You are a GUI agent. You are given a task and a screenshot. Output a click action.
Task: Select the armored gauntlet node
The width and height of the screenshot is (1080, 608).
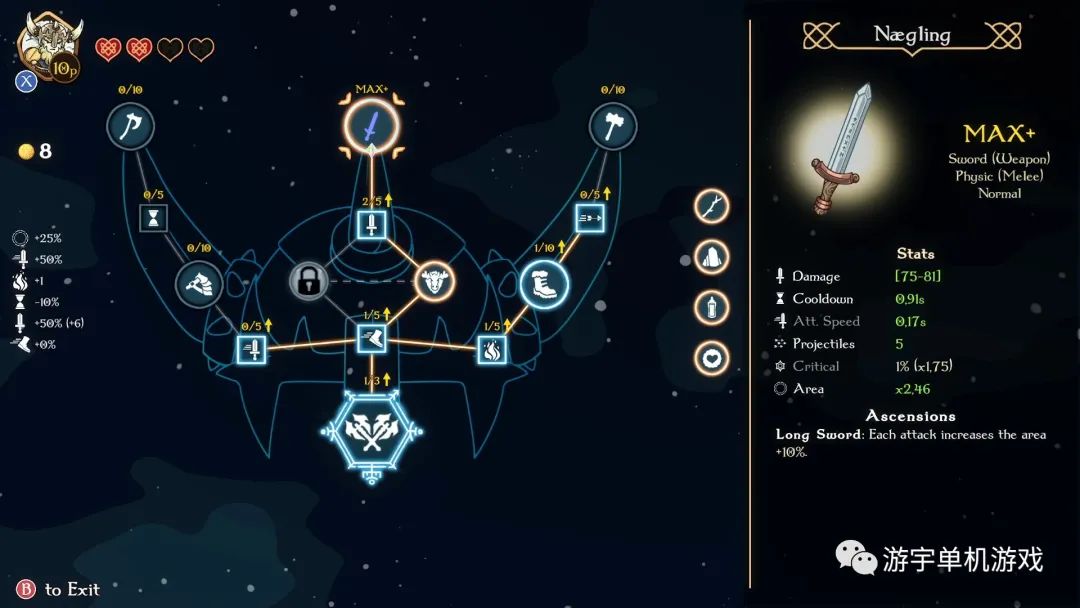[198, 284]
